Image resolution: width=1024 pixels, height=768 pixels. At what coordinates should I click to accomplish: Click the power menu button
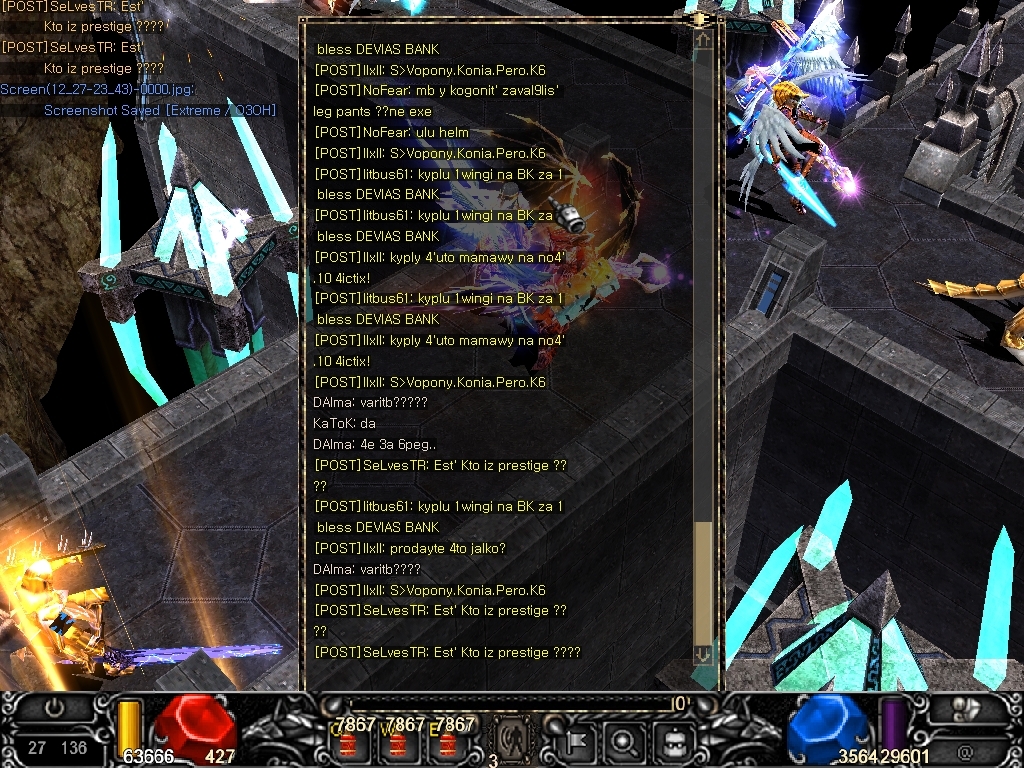pyautogui.click(x=55, y=707)
